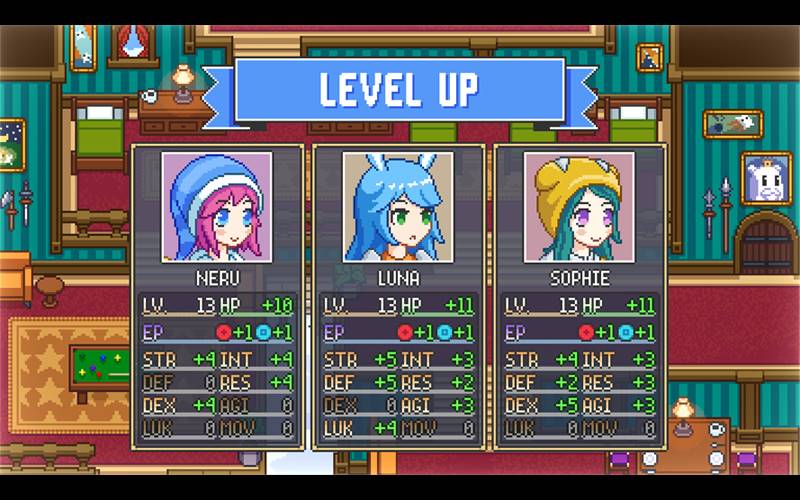Viewport: 800px width, 500px height.
Task: Select Sophie's level up card
Action: 580,295
